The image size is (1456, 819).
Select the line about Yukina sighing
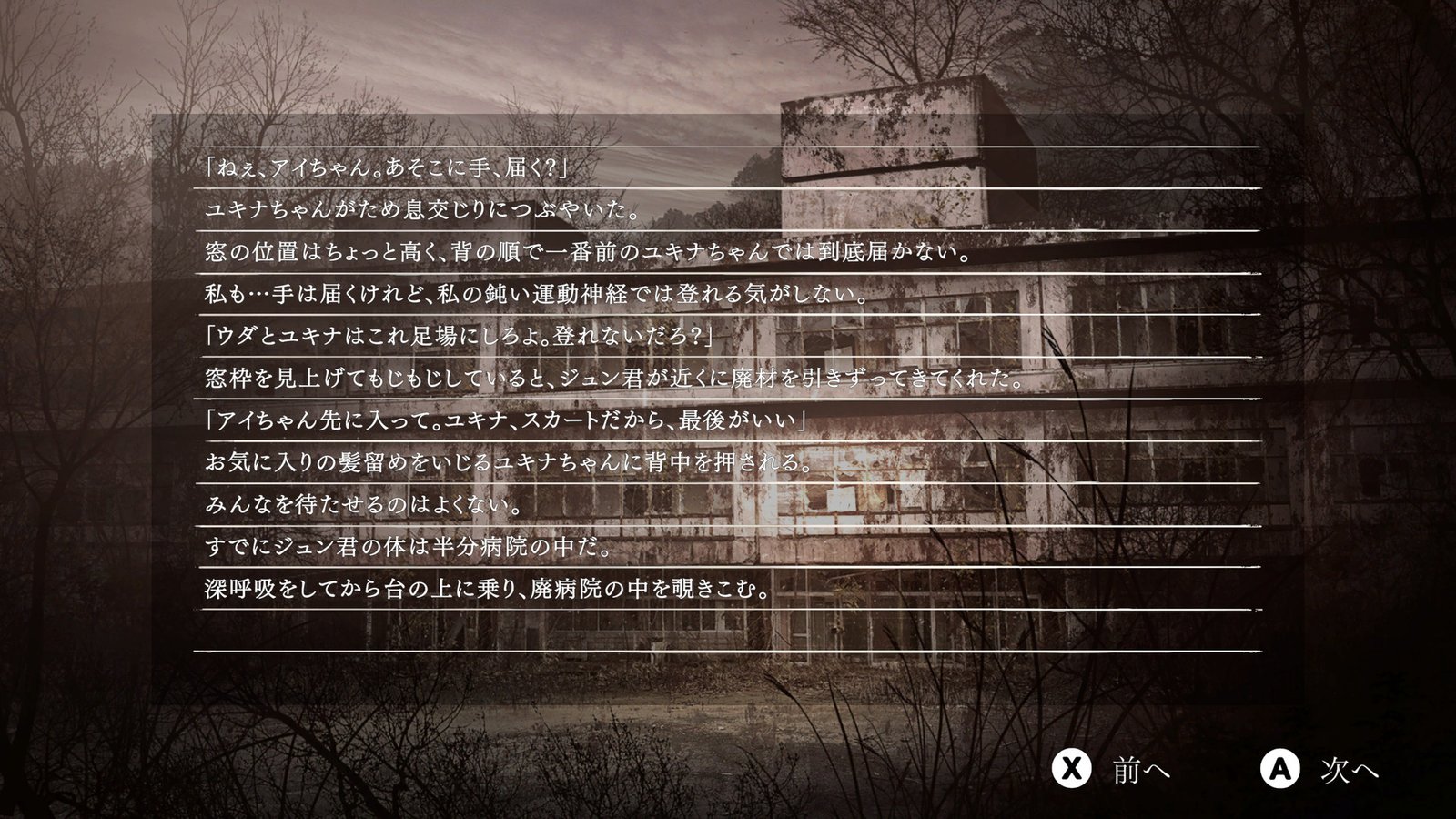pos(423,208)
